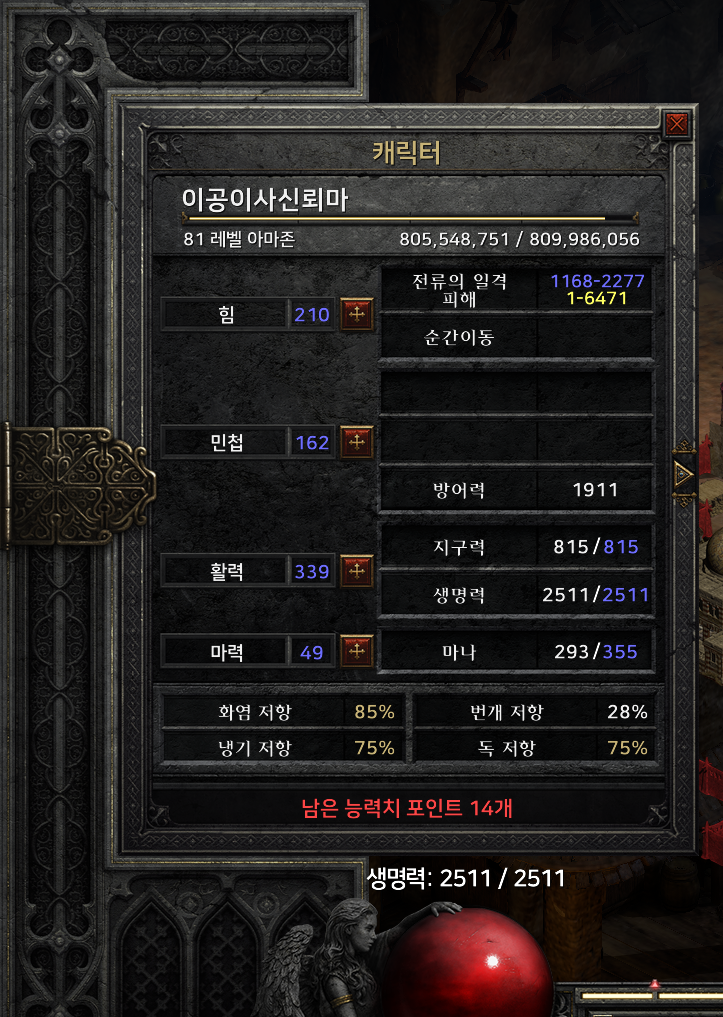Add a point to 활력 (Vitality)

tap(357, 571)
